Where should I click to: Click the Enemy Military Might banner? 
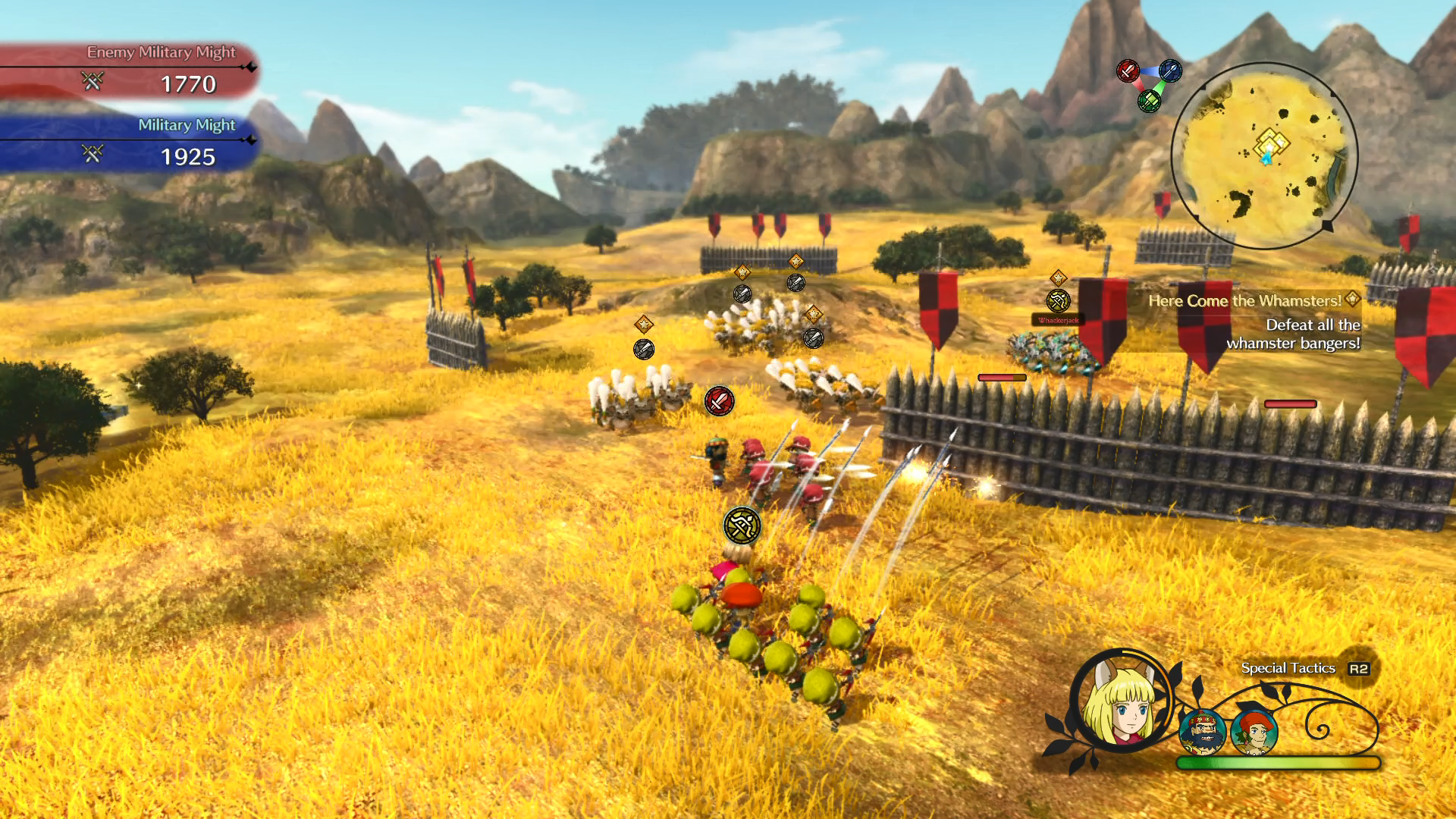[x=129, y=71]
